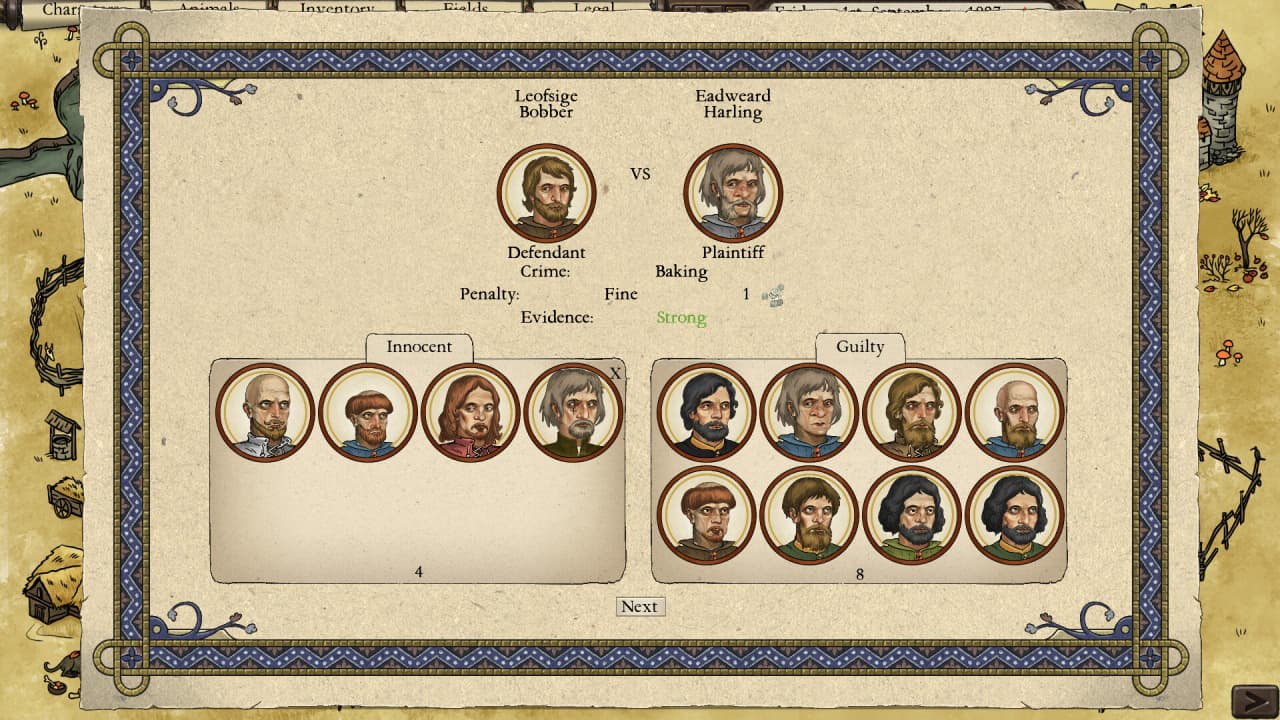Choose the orange bowl-cut juror voting Innocent

tap(368, 412)
